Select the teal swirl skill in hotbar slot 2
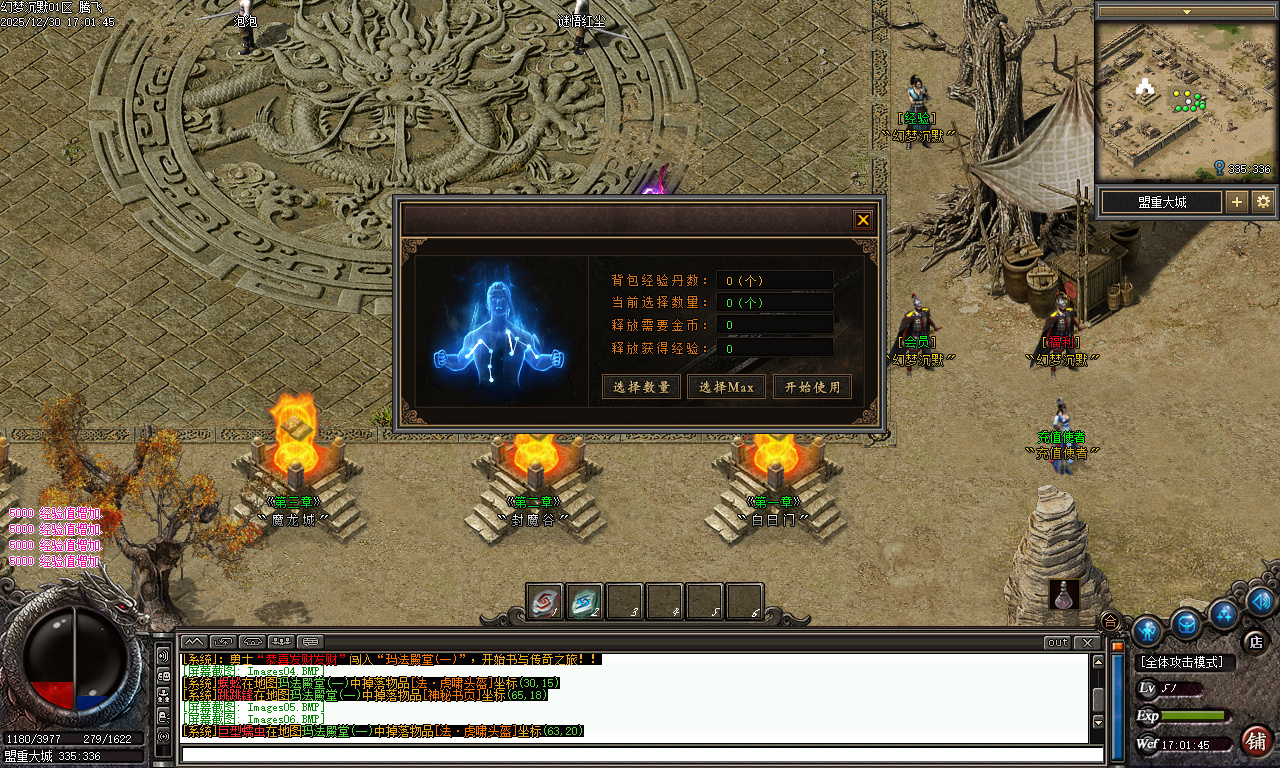Viewport: 1280px width, 768px height. [584, 601]
